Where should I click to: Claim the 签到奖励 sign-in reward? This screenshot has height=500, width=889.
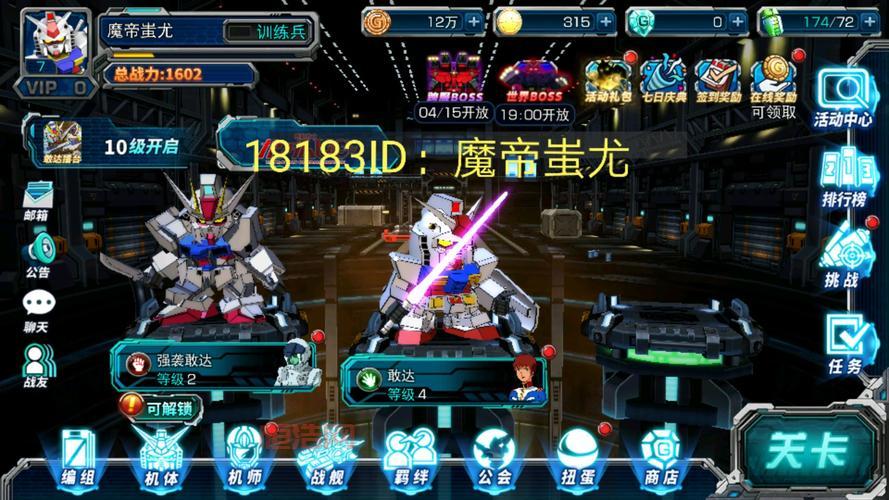point(717,80)
